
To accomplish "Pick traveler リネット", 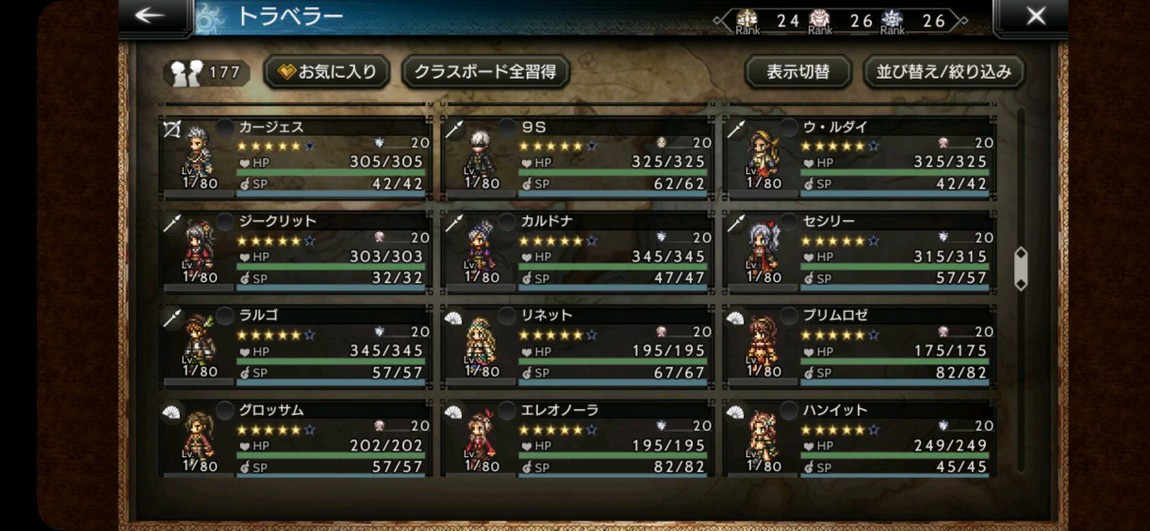I will pyautogui.click(x=578, y=346).
